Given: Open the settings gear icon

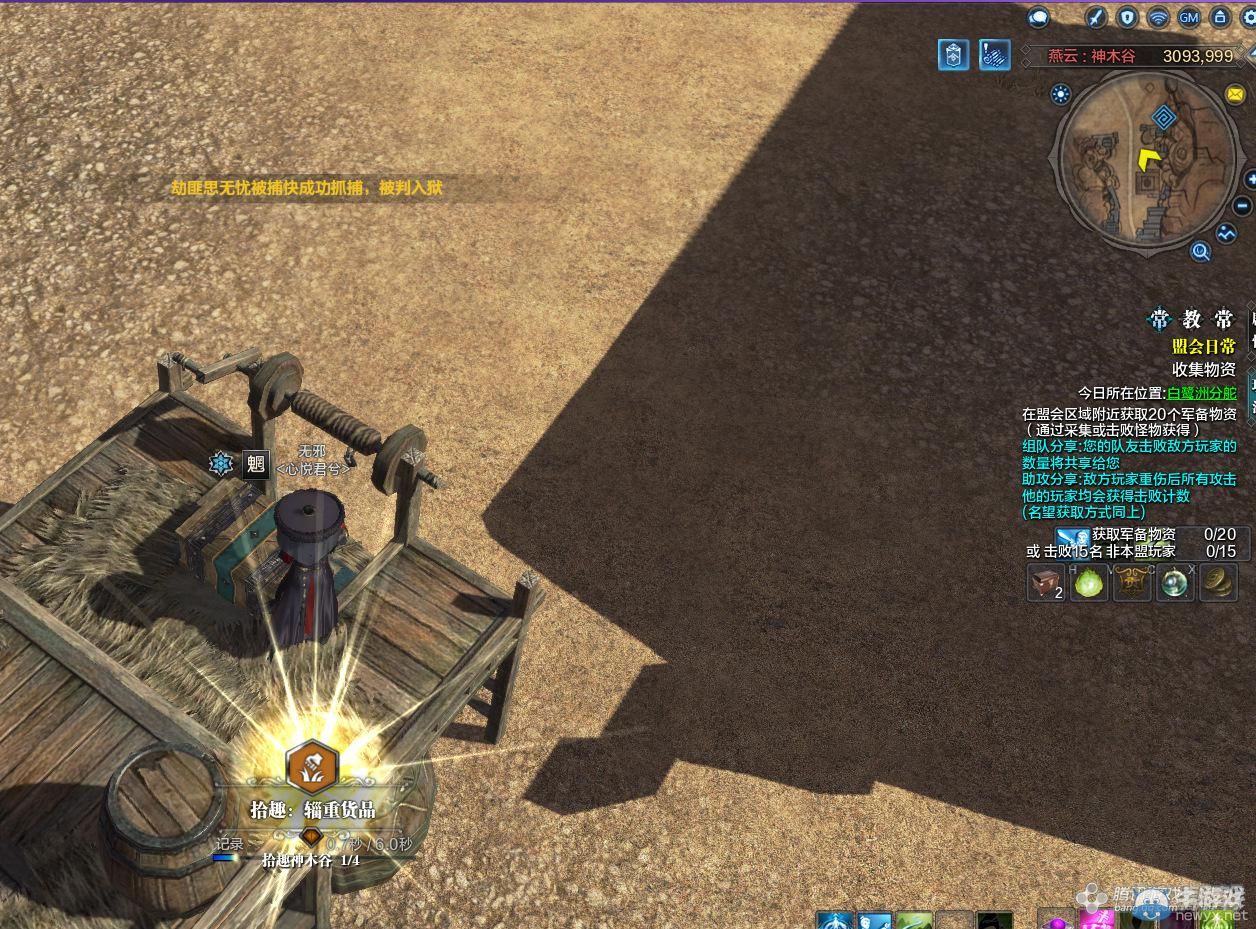Looking at the screenshot, I should [1249, 17].
